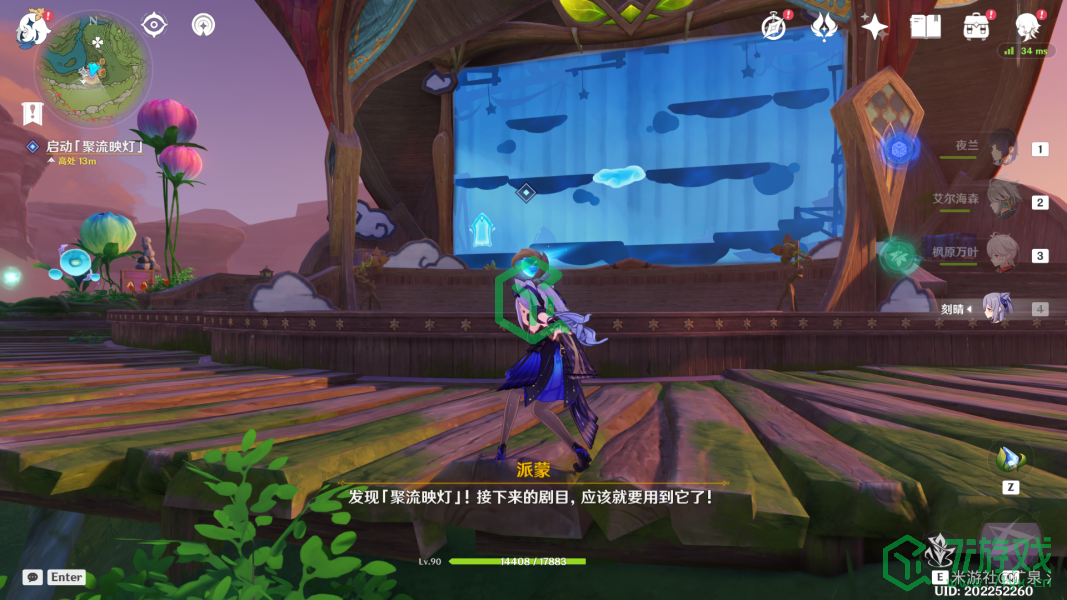1067x600 pixels.
Task: Open the character screen icon
Action: click(x=1027, y=27)
